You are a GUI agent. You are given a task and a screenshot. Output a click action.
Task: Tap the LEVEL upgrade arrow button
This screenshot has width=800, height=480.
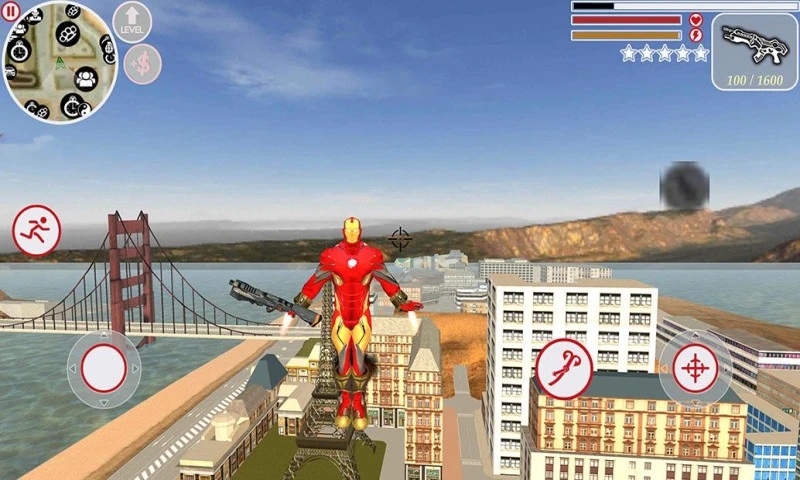click(132, 21)
